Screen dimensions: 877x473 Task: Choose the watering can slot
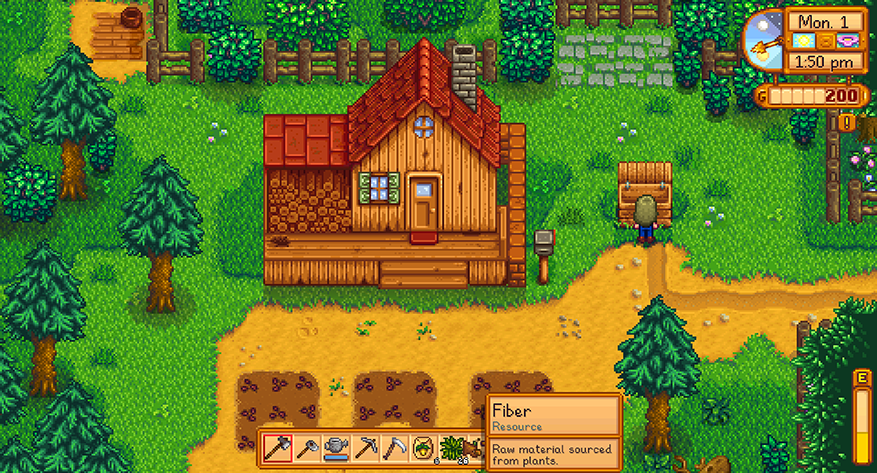[x=337, y=448]
